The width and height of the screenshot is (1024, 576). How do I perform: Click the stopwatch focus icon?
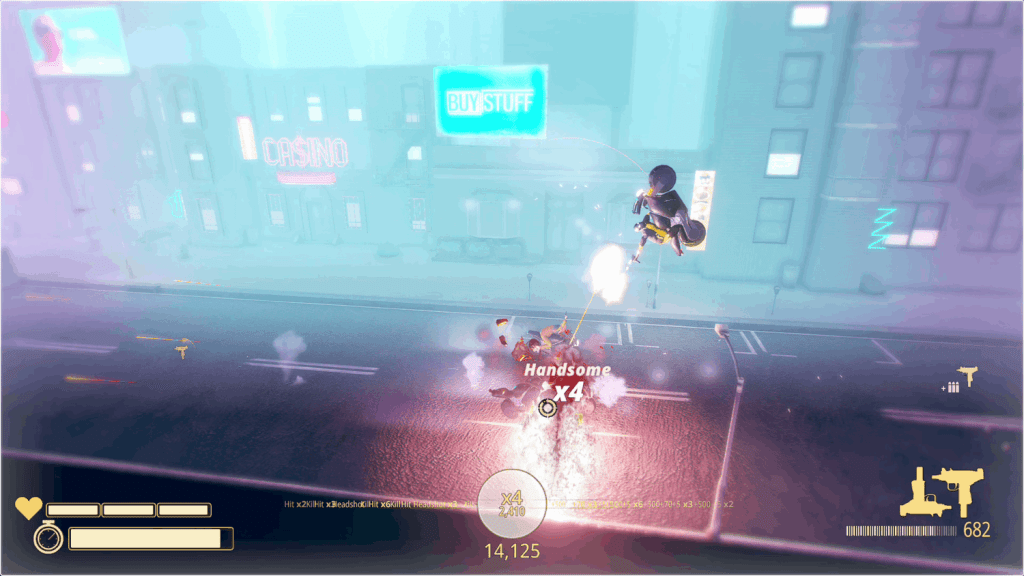tap(48, 538)
